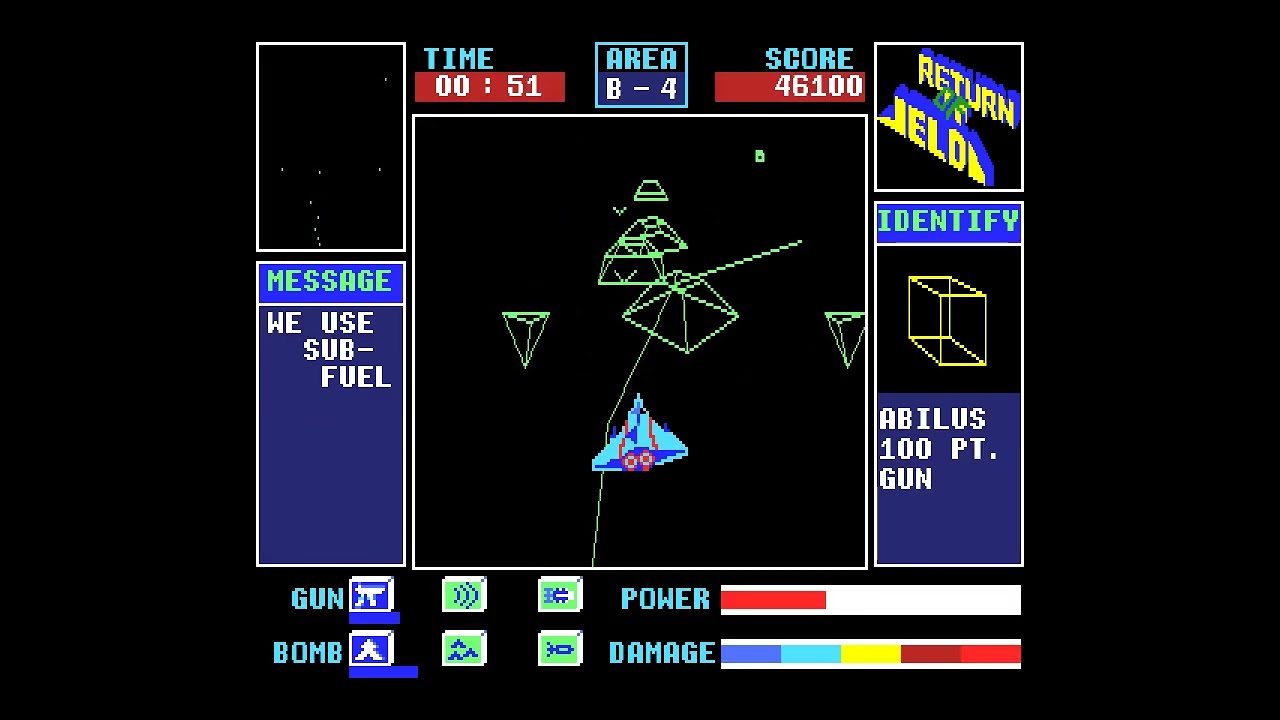1280x720 pixels.
Task: Open the AREA B-4 indicator
Action: pos(641,74)
